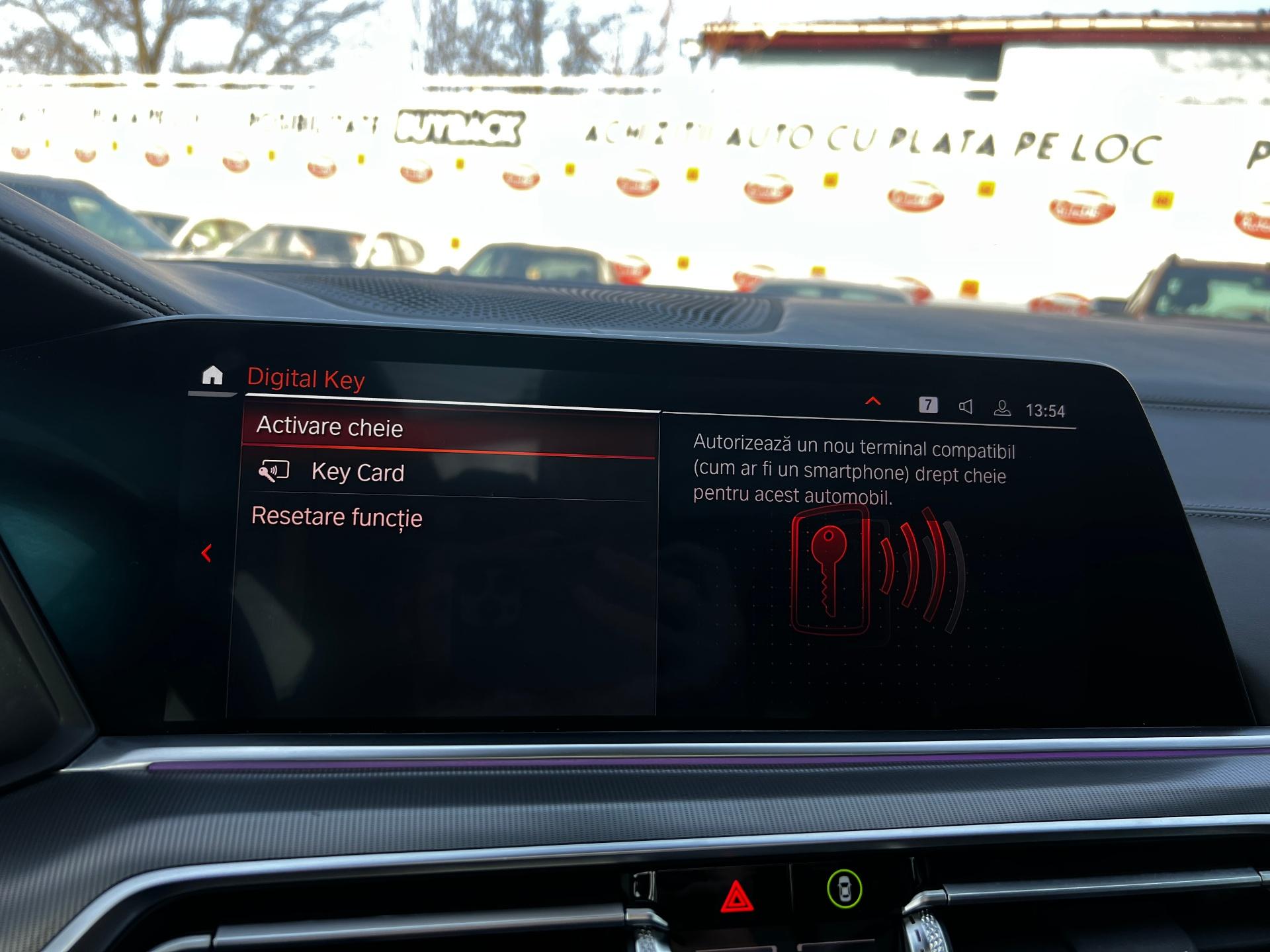Click the red back arrow
Viewport: 1270px width, 952px height.
pyautogui.click(x=206, y=553)
